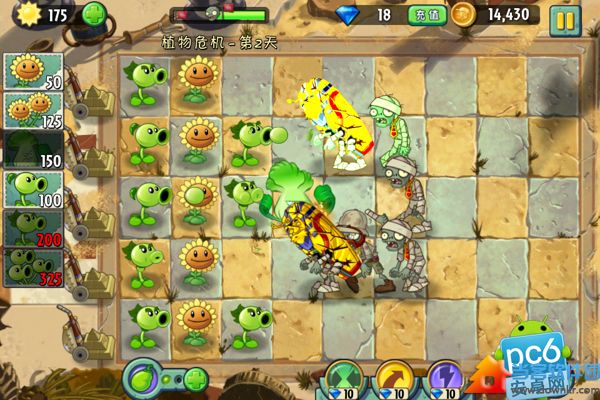
Task: Choose the Twin Sunflower seed packet costing 125
Action: 33,110
